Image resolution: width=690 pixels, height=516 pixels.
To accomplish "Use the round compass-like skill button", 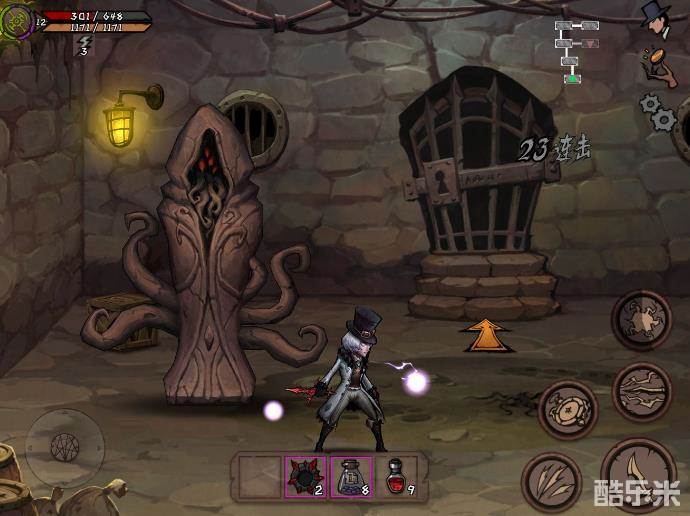I will pyautogui.click(x=568, y=409).
